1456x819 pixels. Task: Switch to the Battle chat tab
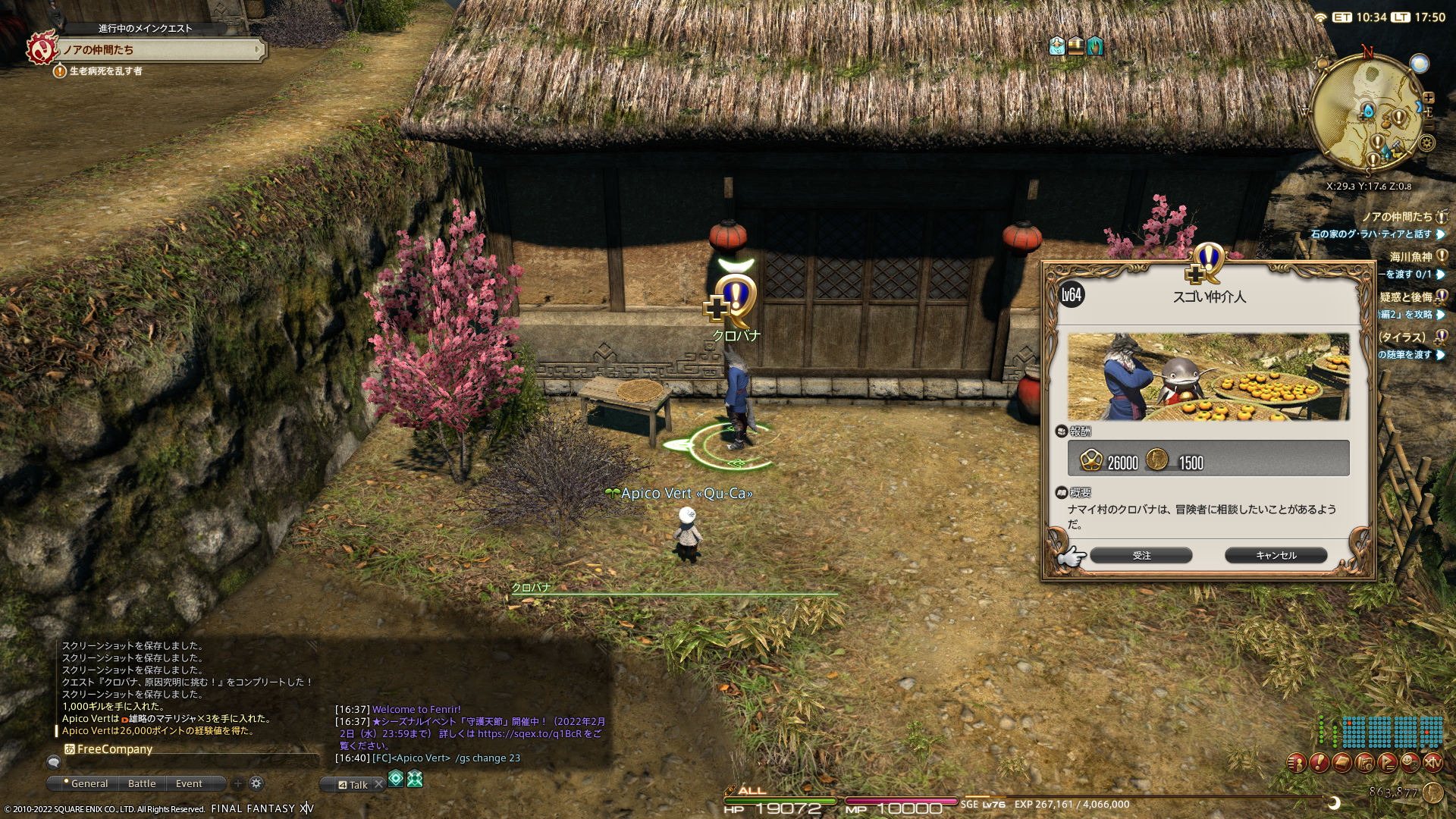pyautogui.click(x=142, y=783)
